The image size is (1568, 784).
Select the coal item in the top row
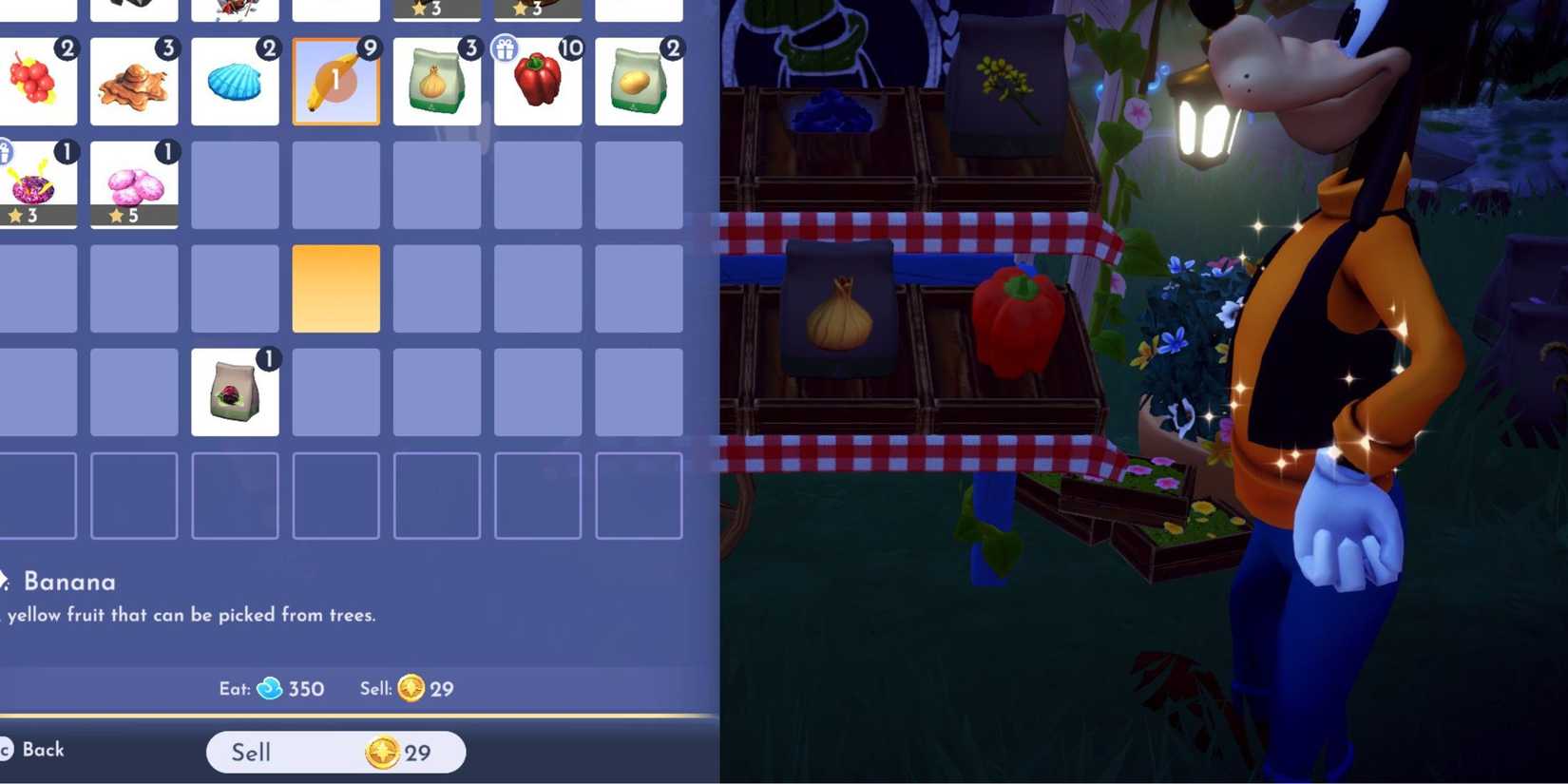(x=134, y=8)
